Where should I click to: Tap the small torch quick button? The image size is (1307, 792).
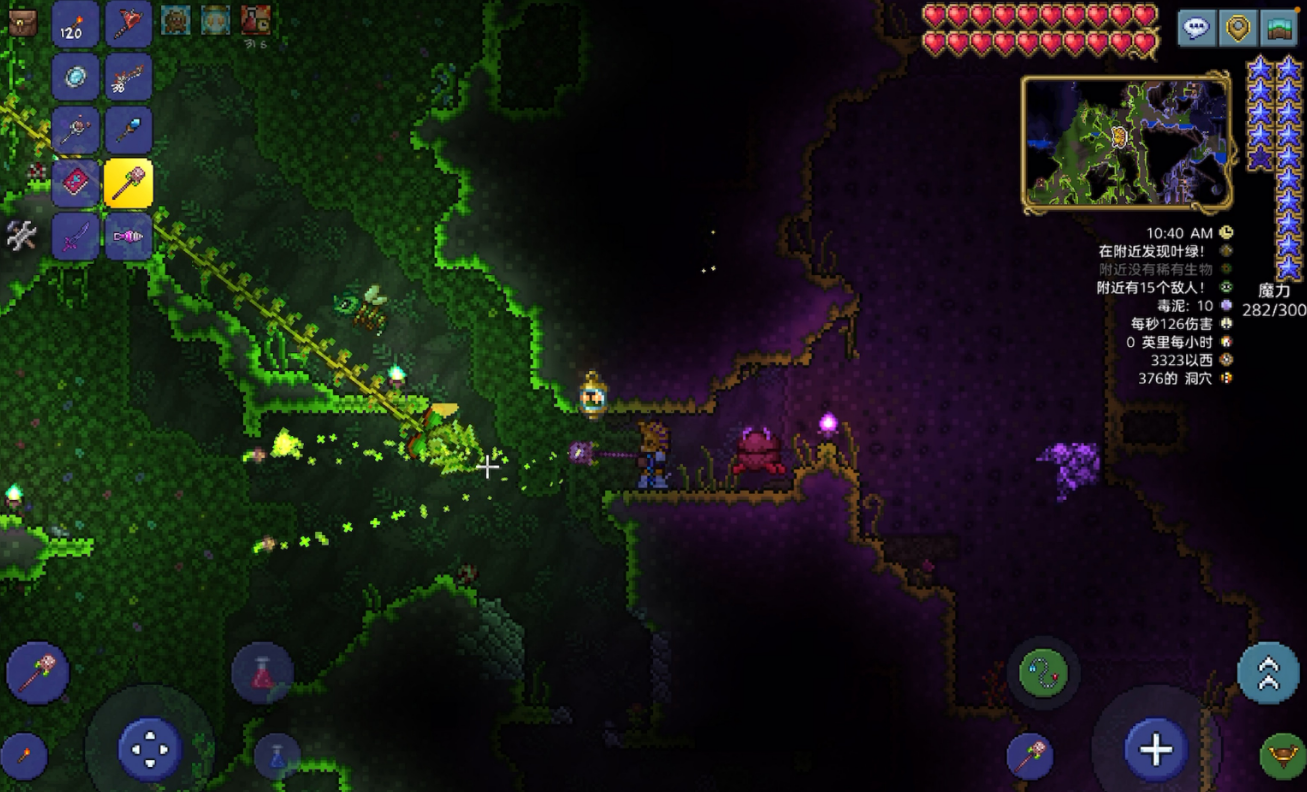pyautogui.click(x=24, y=756)
